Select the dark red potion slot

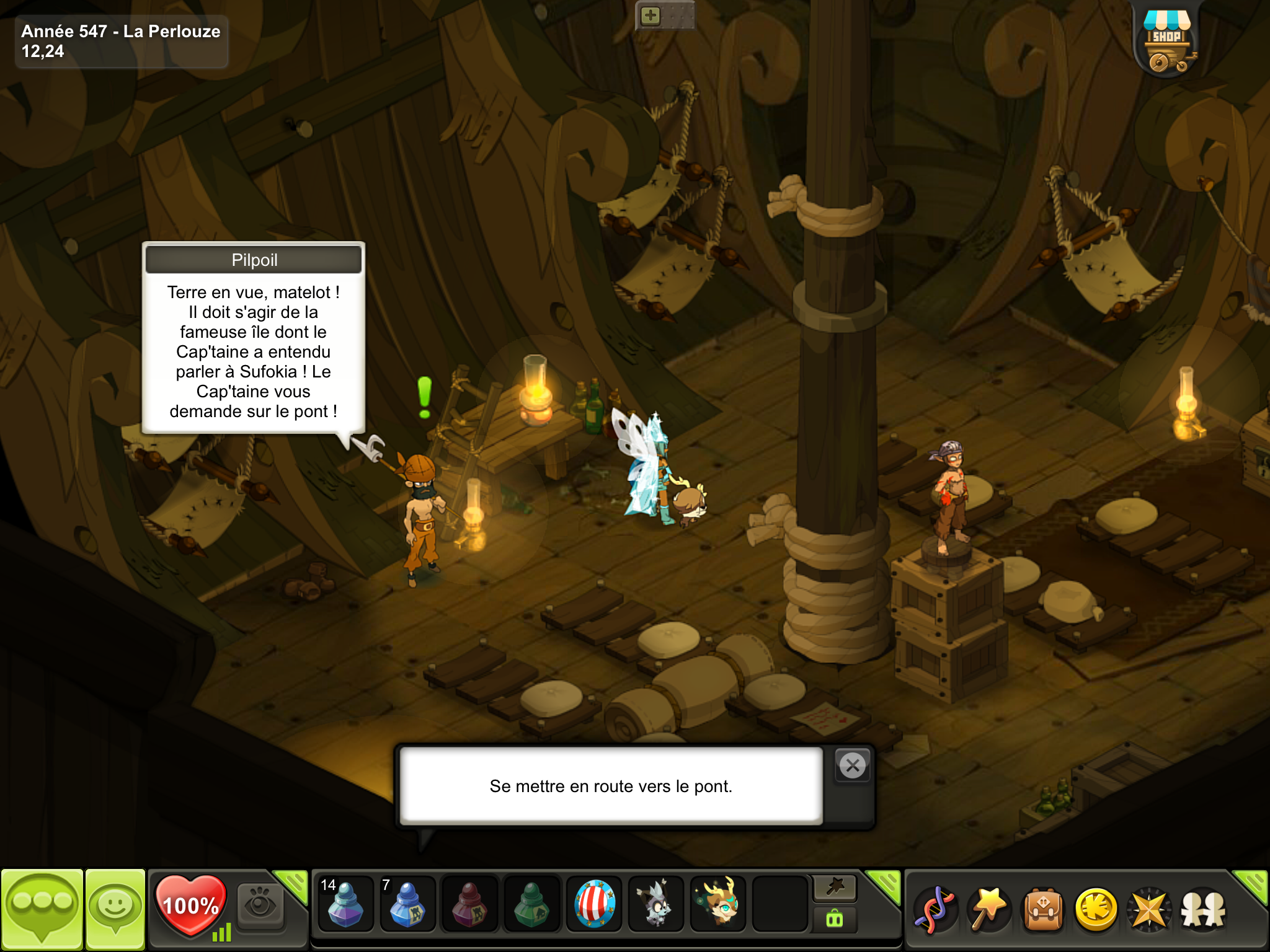pos(469,905)
